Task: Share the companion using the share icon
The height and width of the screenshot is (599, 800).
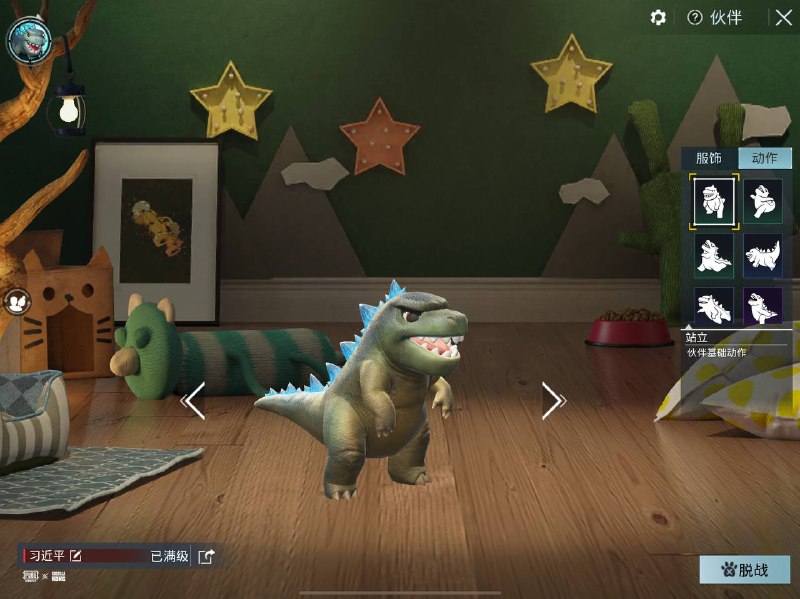Action: (206, 557)
